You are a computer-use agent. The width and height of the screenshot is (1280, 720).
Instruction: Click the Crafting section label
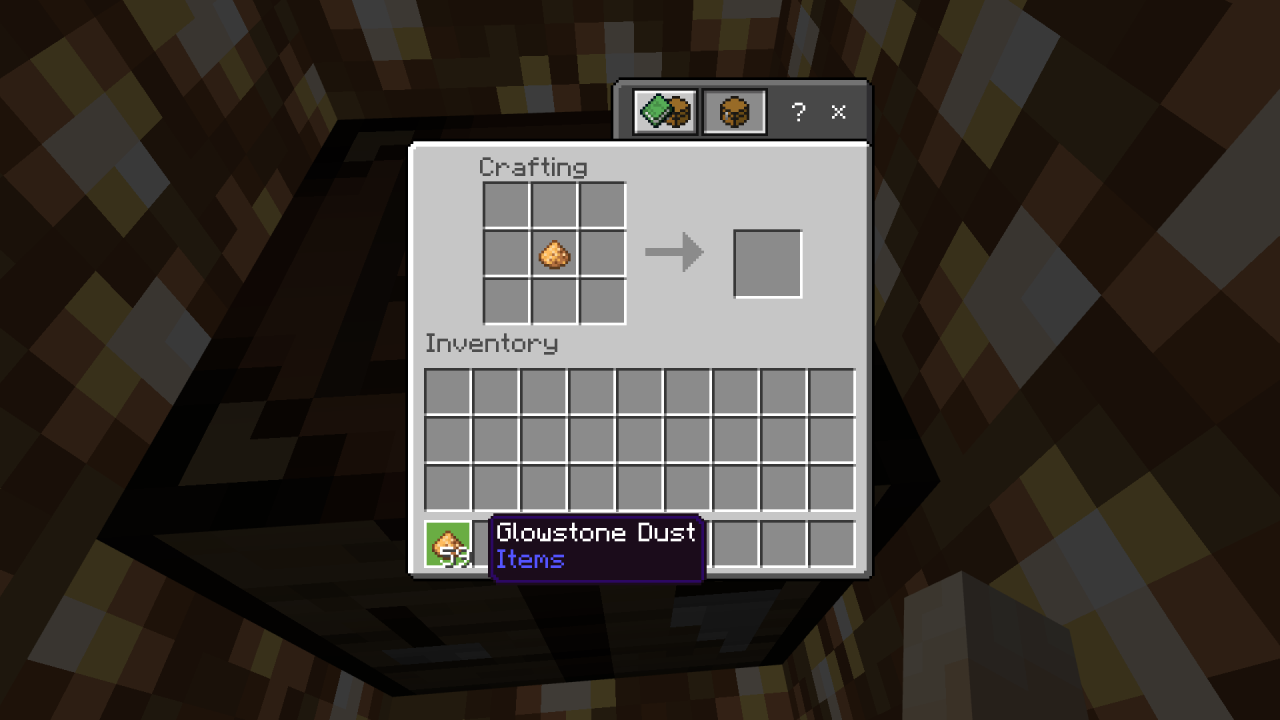pos(534,167)
